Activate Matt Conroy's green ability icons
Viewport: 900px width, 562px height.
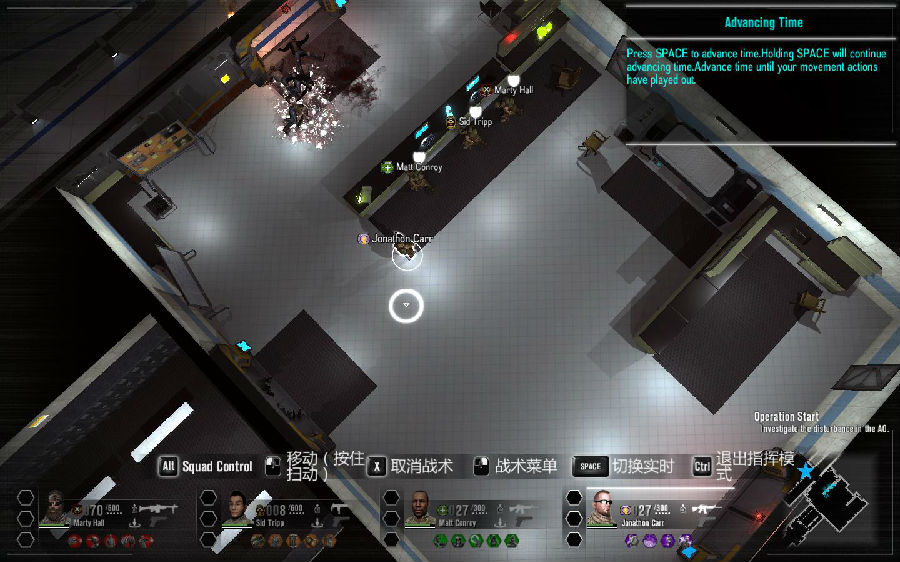476,541
